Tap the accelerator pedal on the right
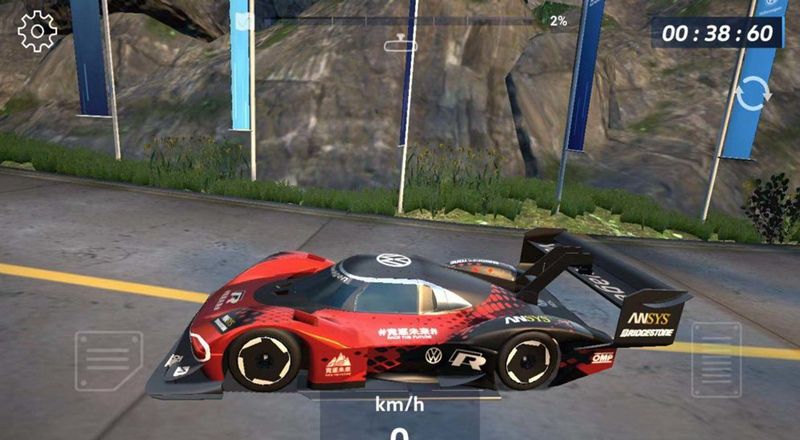800x440 pixels. tap(716, 359)
